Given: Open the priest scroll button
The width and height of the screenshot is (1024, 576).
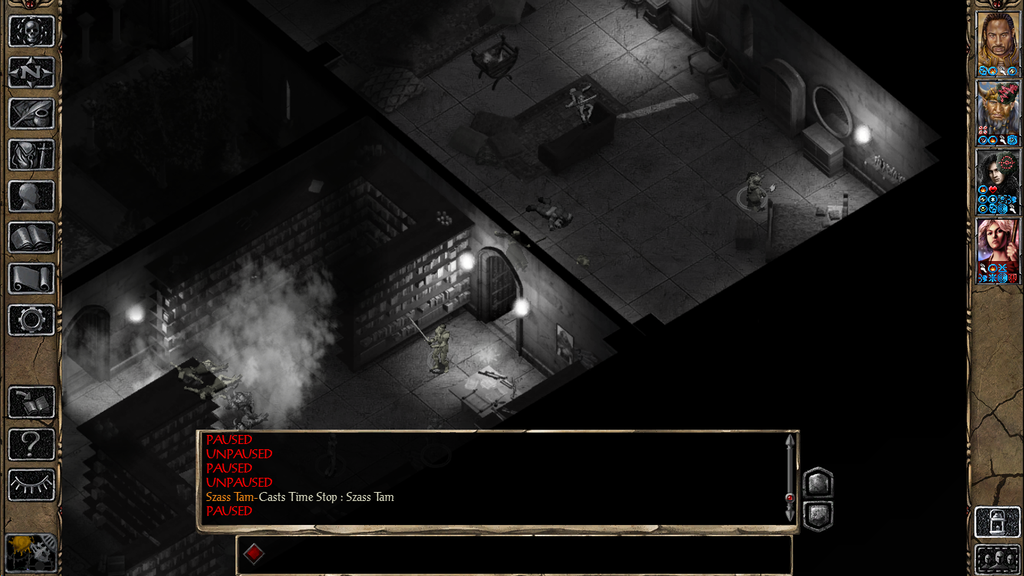Looking at the screenshot, I should [x=31, y=278].
